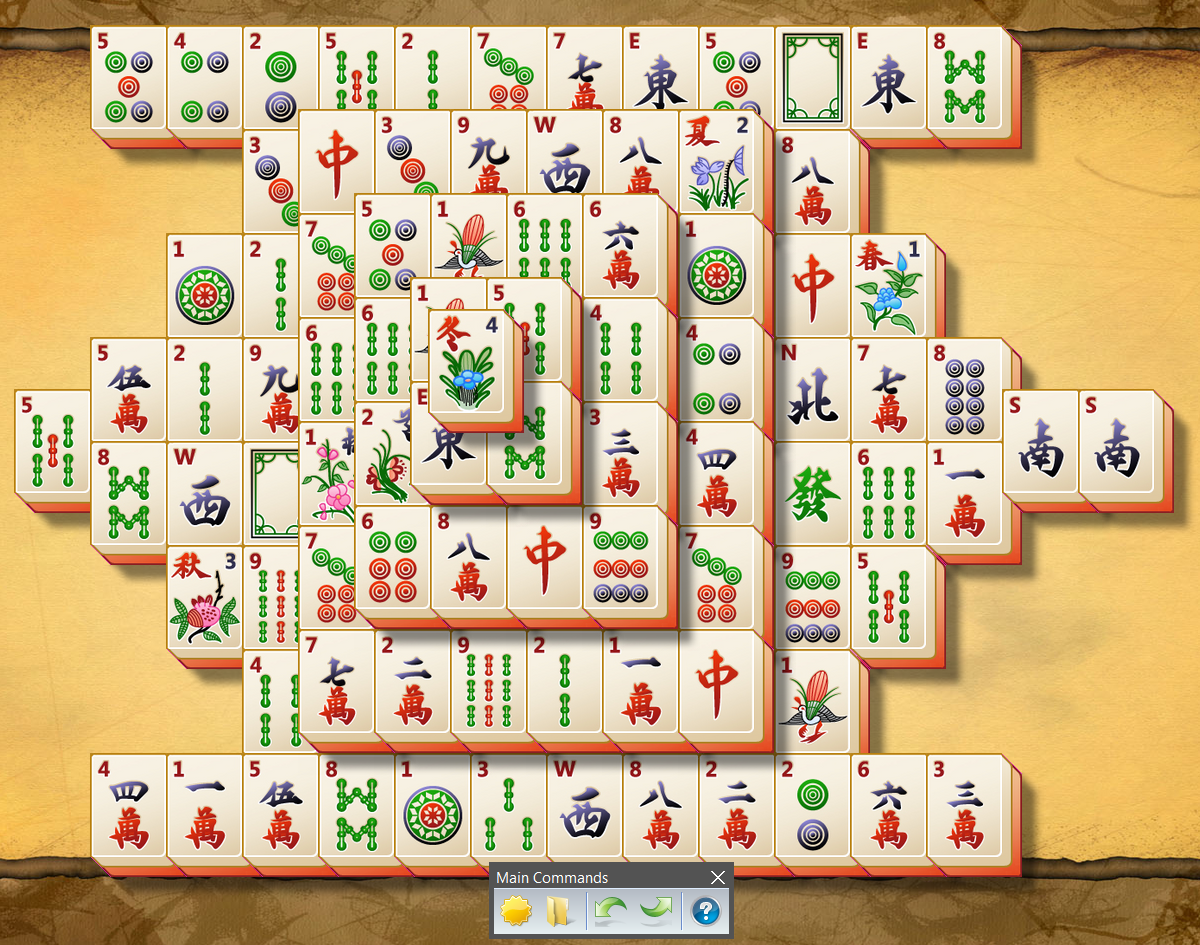Click the yellow starburst new game icon
This screenshot has width=1200, height=945.
click(x=515, y=911)
